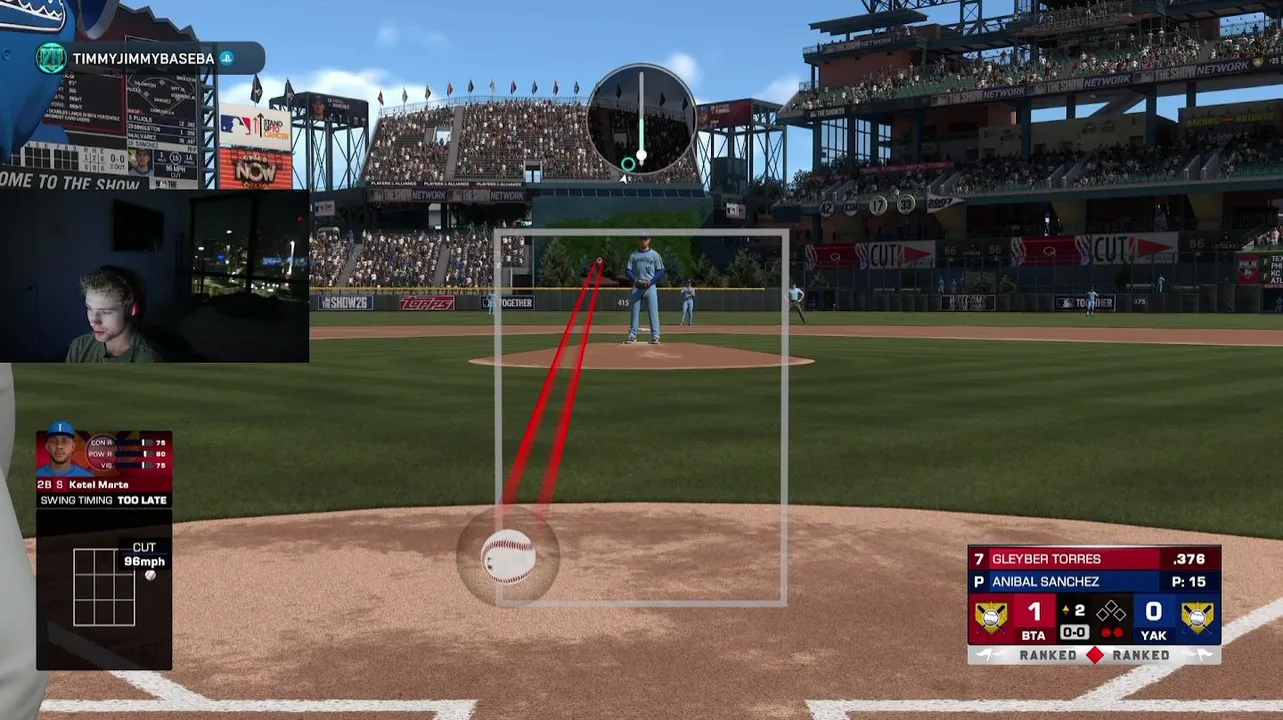Click the base runners diamond indicator
Viewport: 1283px width, 720px height.
(1111, 612)
